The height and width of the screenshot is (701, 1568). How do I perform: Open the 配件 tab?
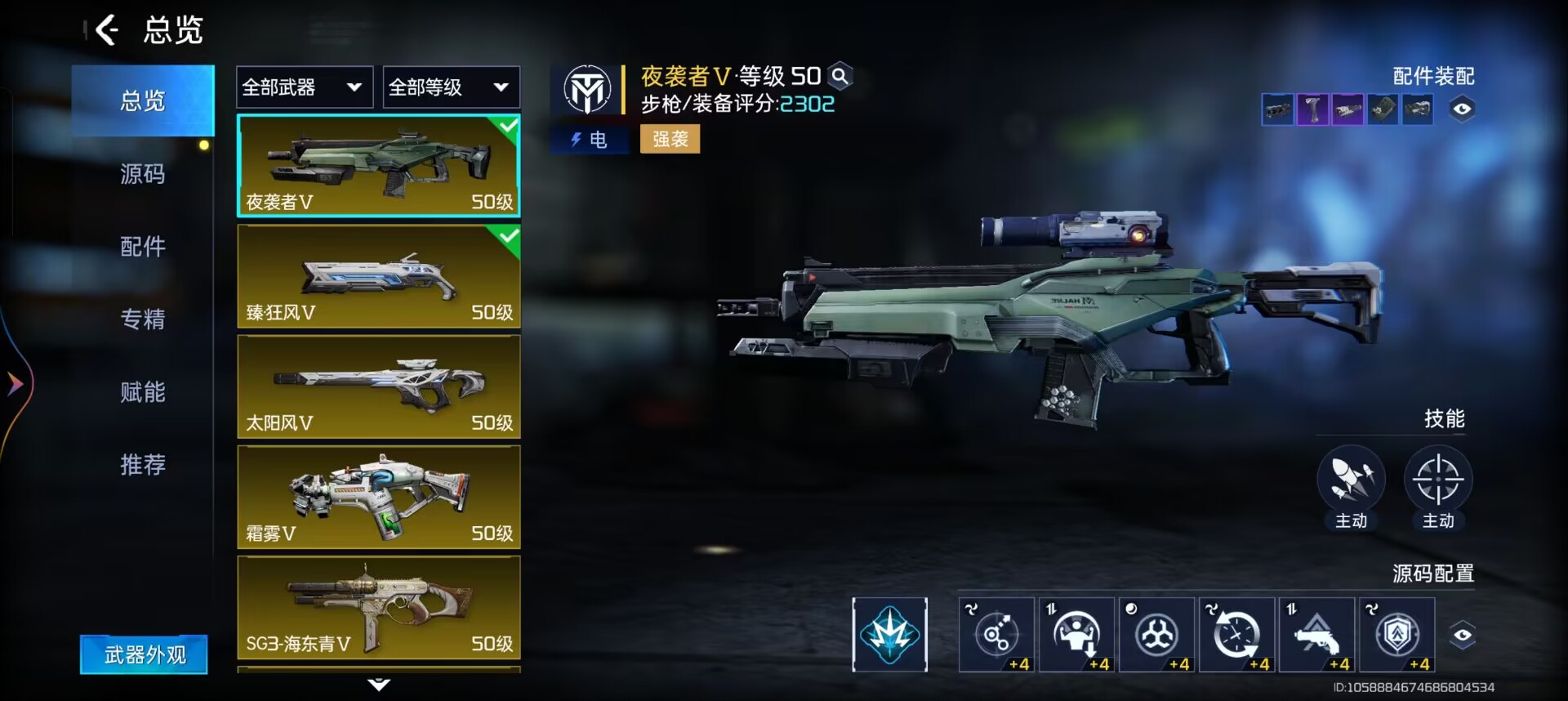click(143, 246)
